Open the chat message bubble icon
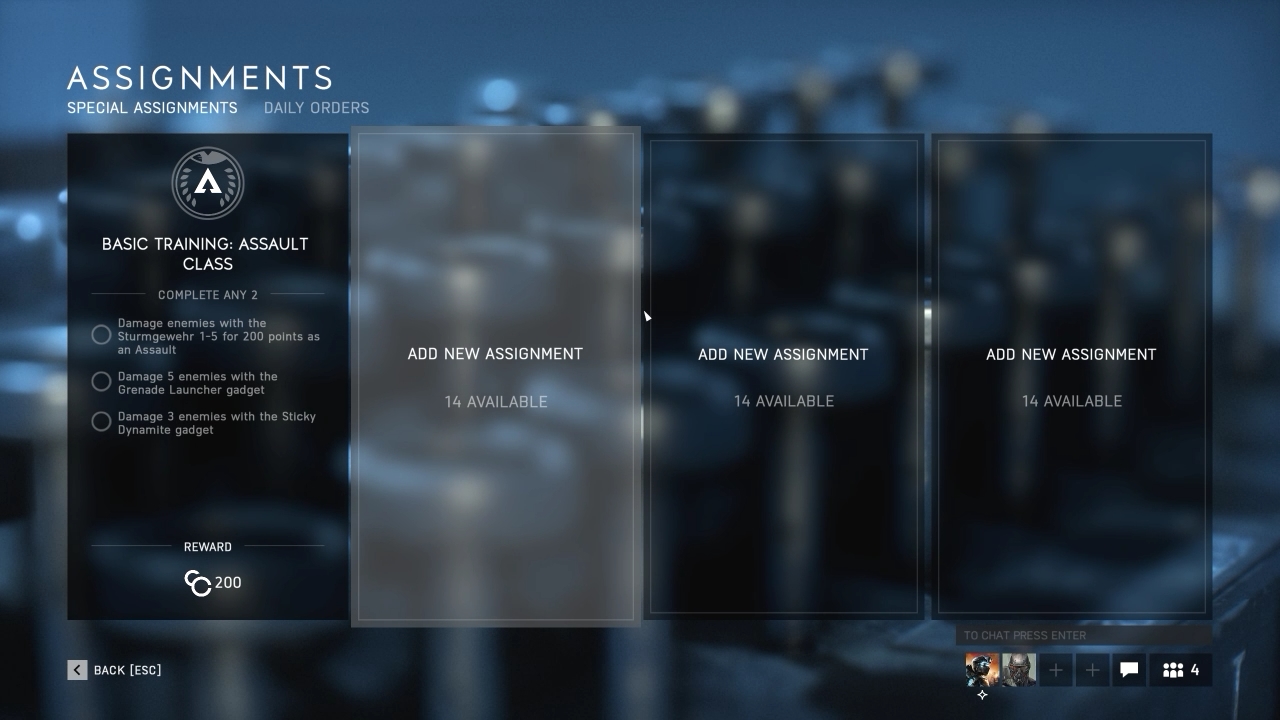Screen dimensions: 1280x720 pos(1129,670)
